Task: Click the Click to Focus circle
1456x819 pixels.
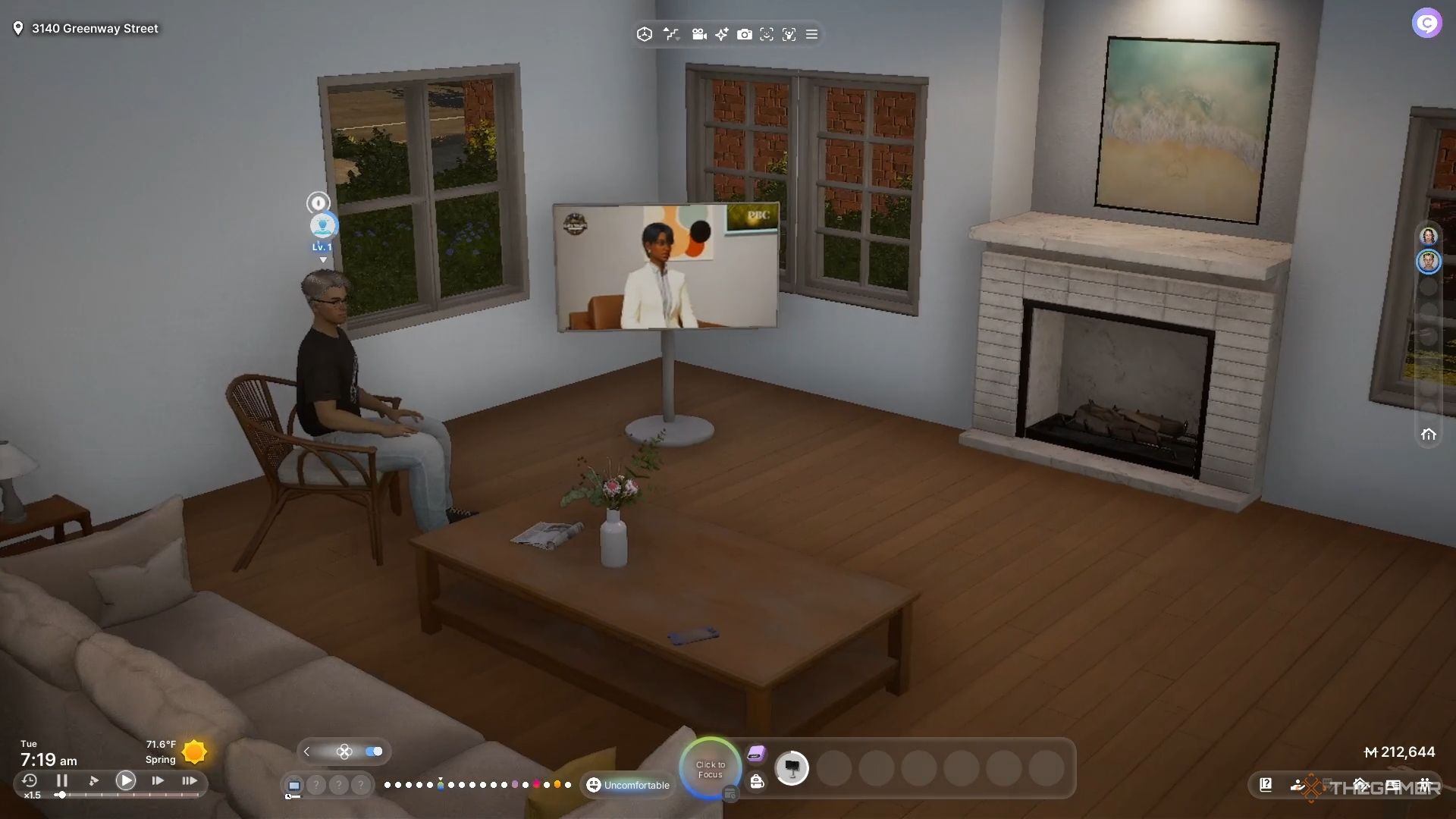Action: (x=711, y=769)
